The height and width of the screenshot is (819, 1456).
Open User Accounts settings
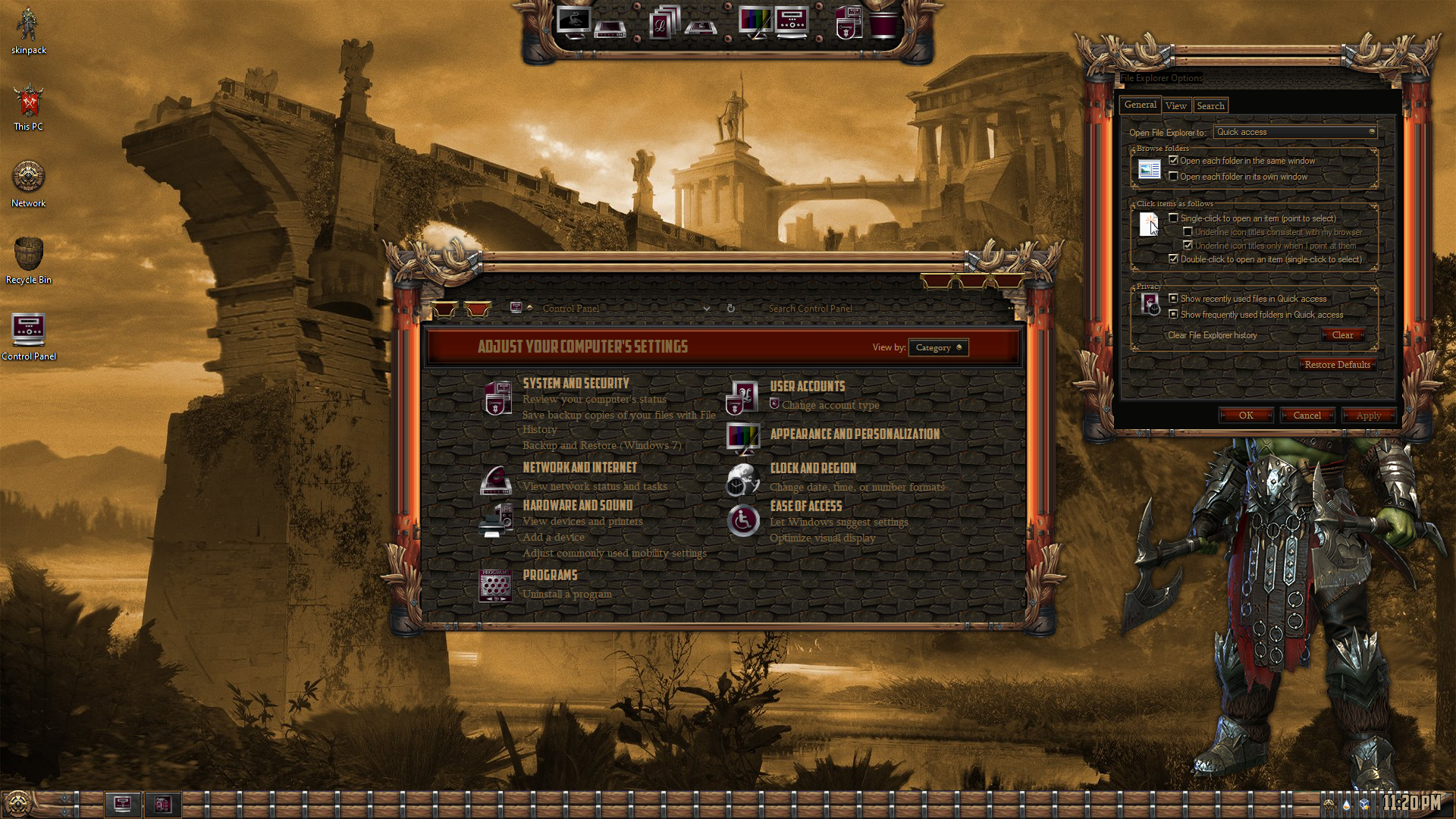[x=807, y=386]
